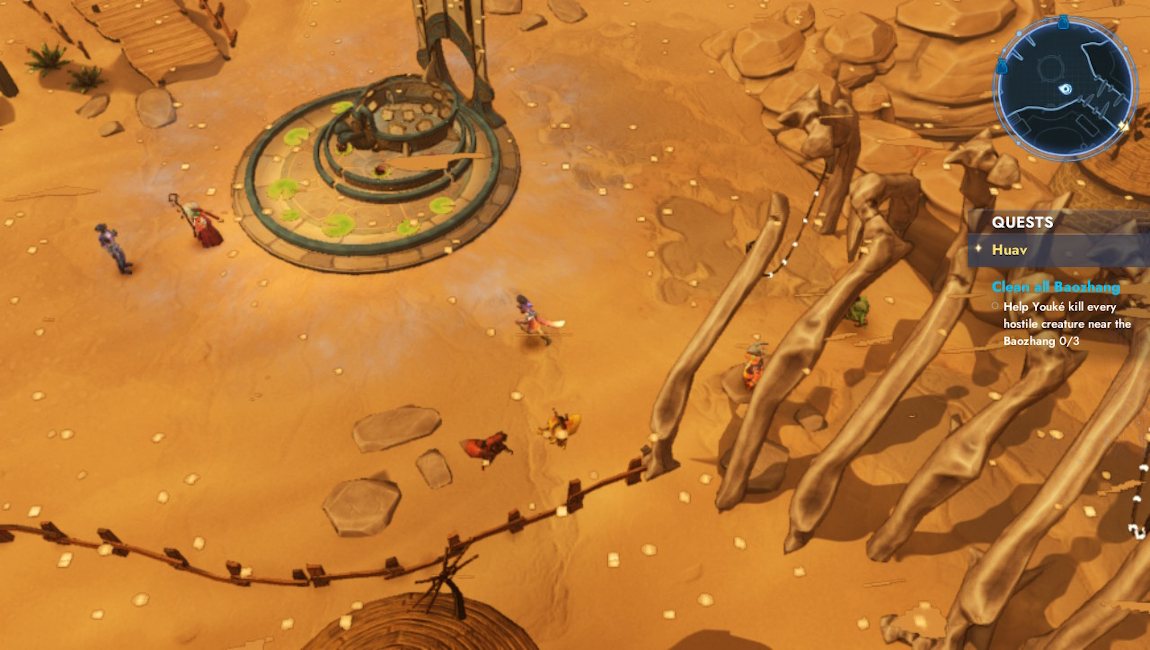This screenshot has width=1150, height=650.
Task: Click the QUESTS panel header
Action: click(1022, 223)
